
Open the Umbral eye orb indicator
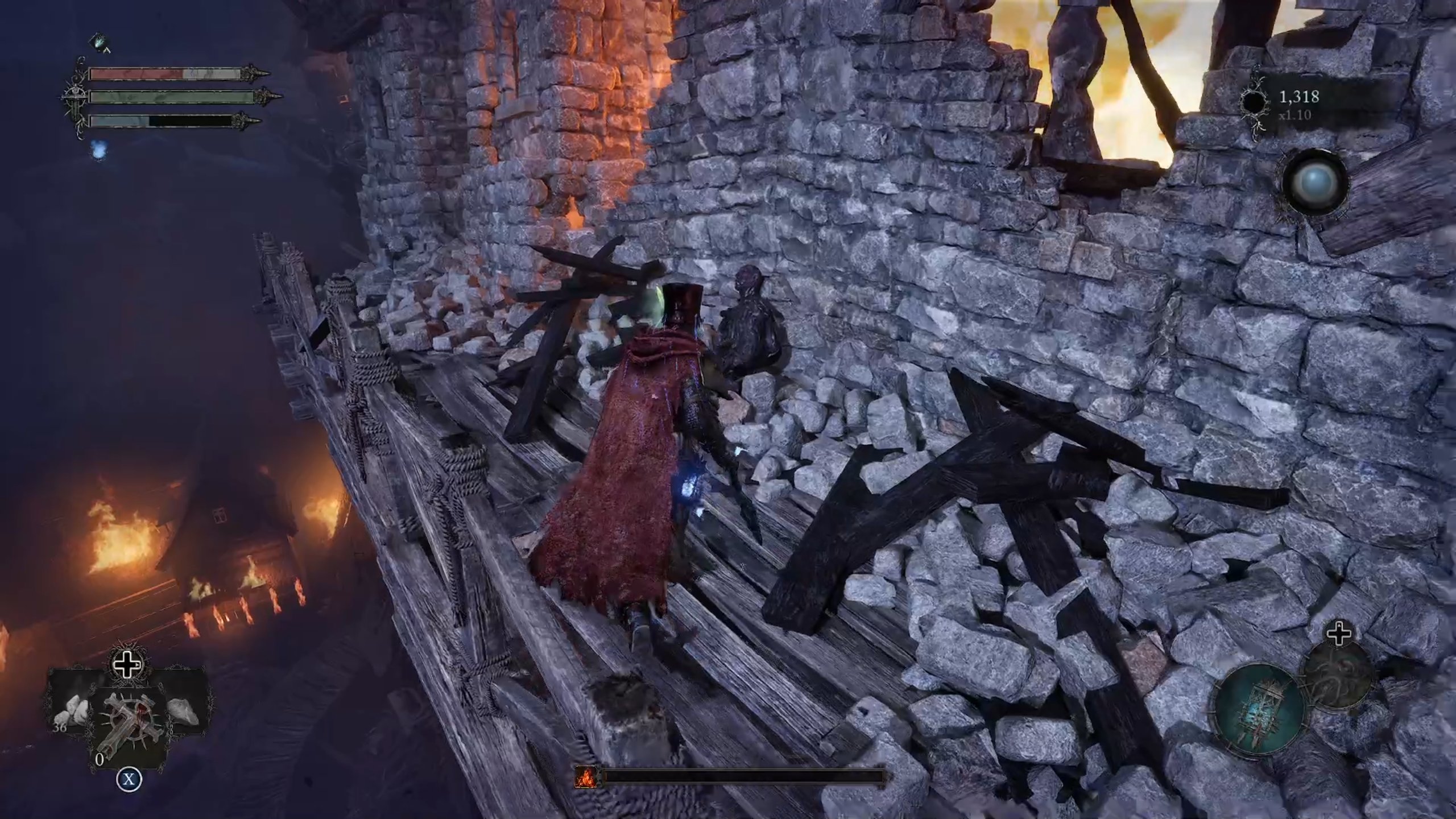1317,182
